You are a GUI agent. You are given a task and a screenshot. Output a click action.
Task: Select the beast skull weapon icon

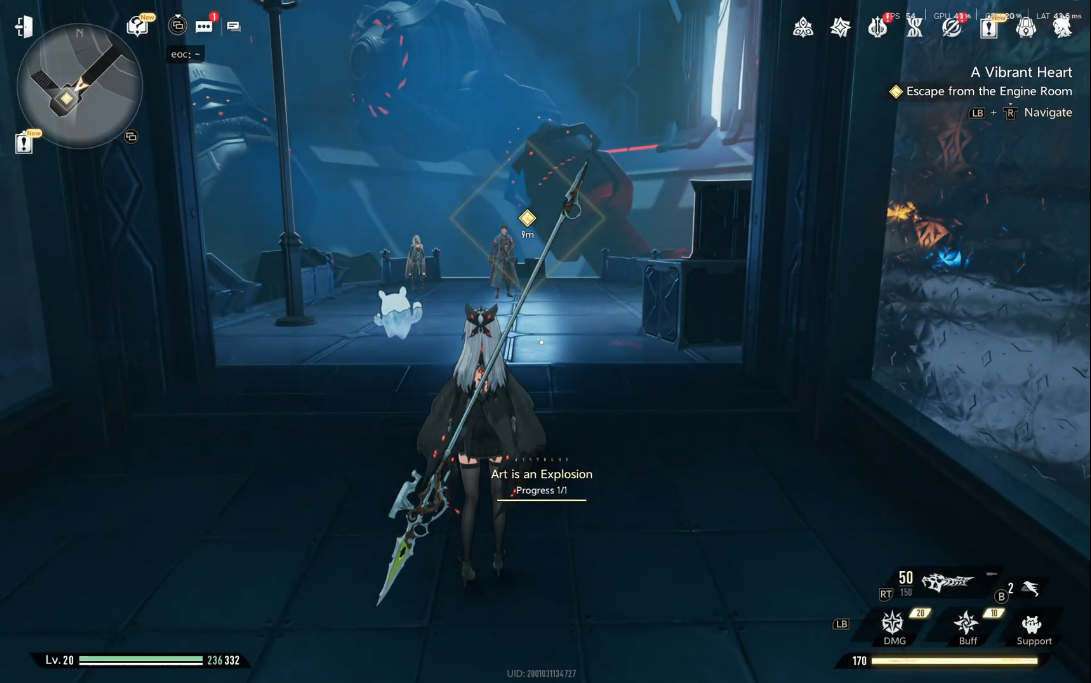click(947, 580)
